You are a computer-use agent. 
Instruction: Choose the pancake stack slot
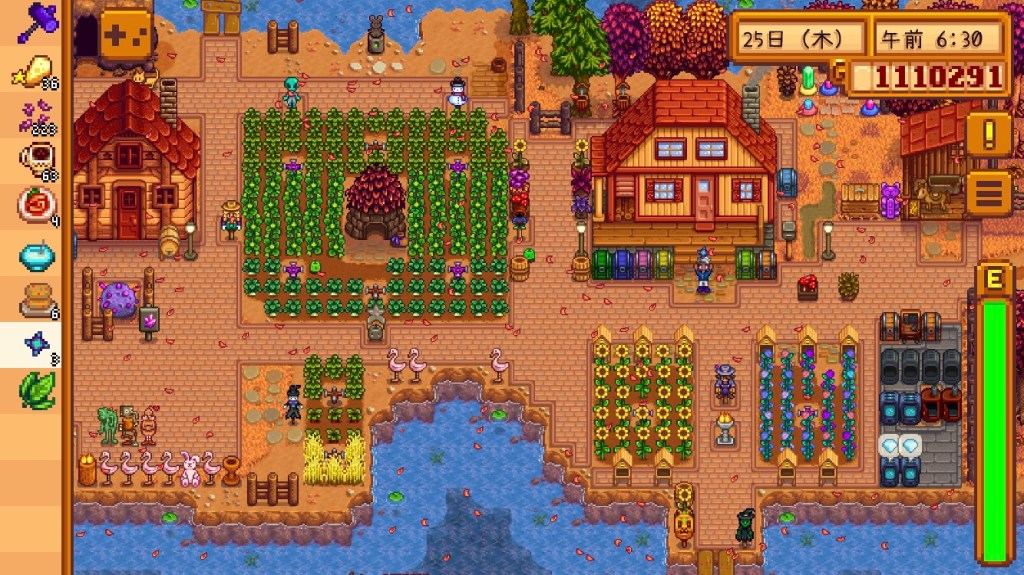click(34, 299)
